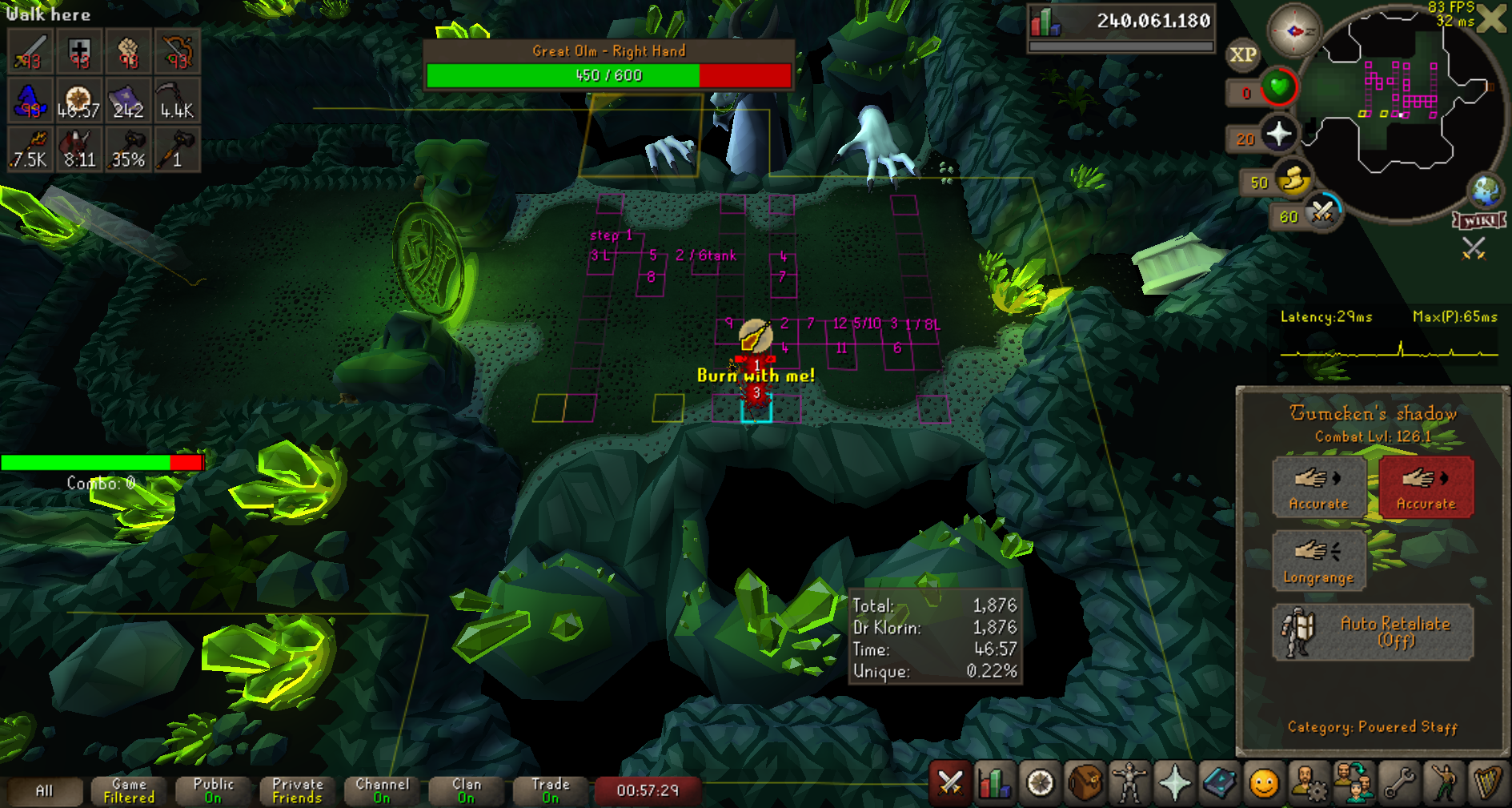Click the compass to face north

[1293, 31]
